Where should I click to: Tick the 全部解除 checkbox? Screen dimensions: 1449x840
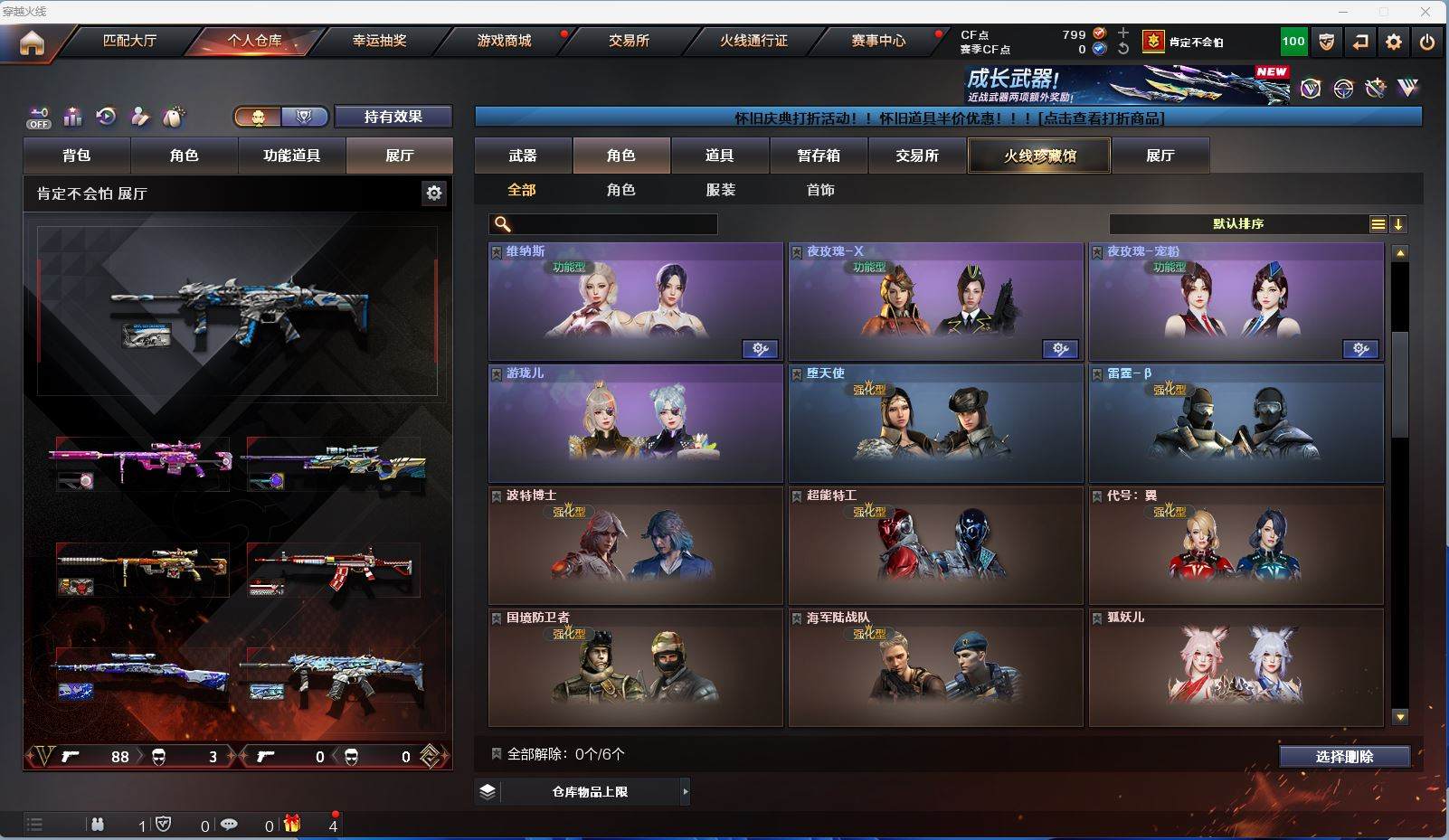497,754
